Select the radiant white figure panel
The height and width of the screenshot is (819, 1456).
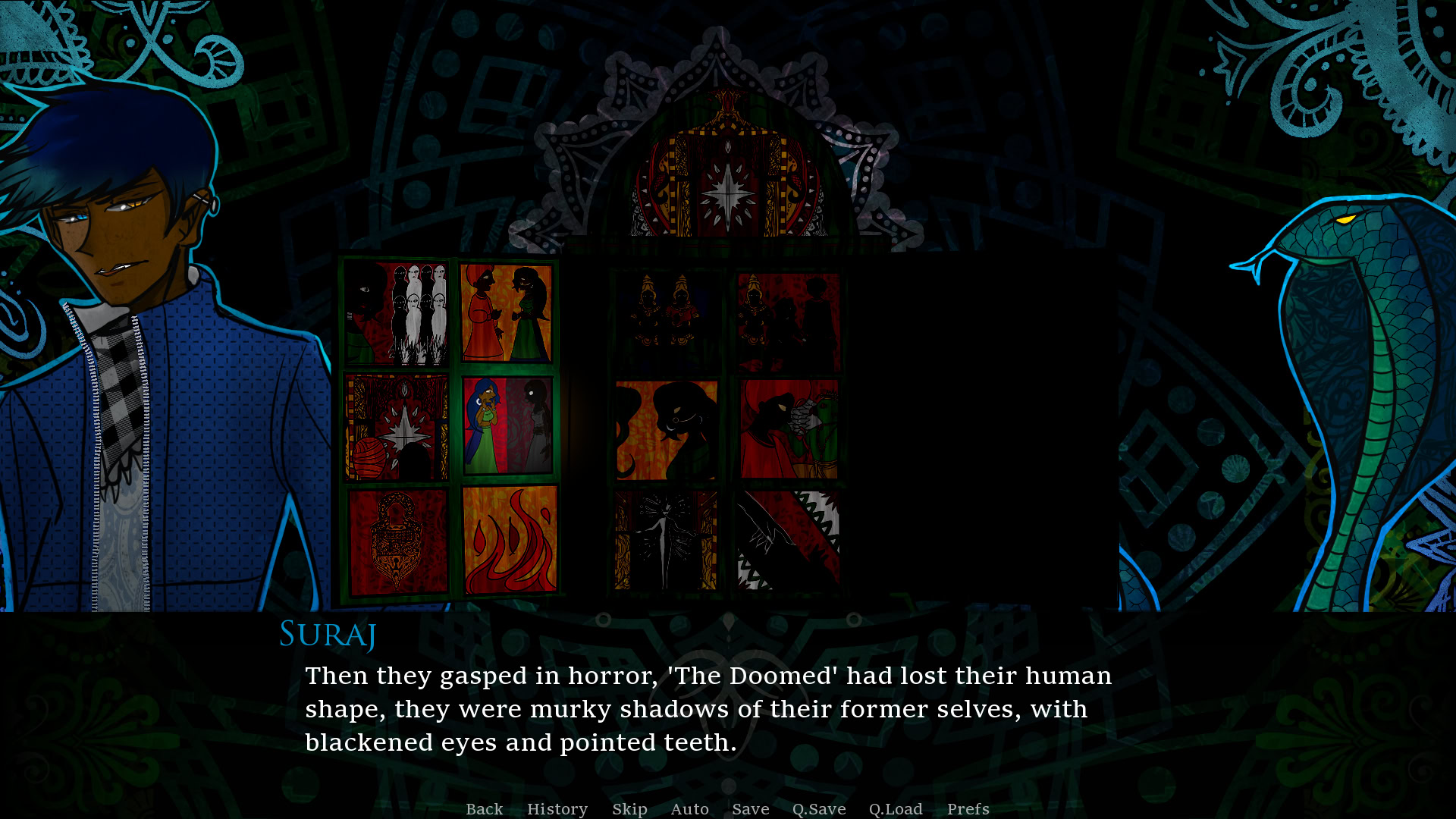tap(665, 540)
